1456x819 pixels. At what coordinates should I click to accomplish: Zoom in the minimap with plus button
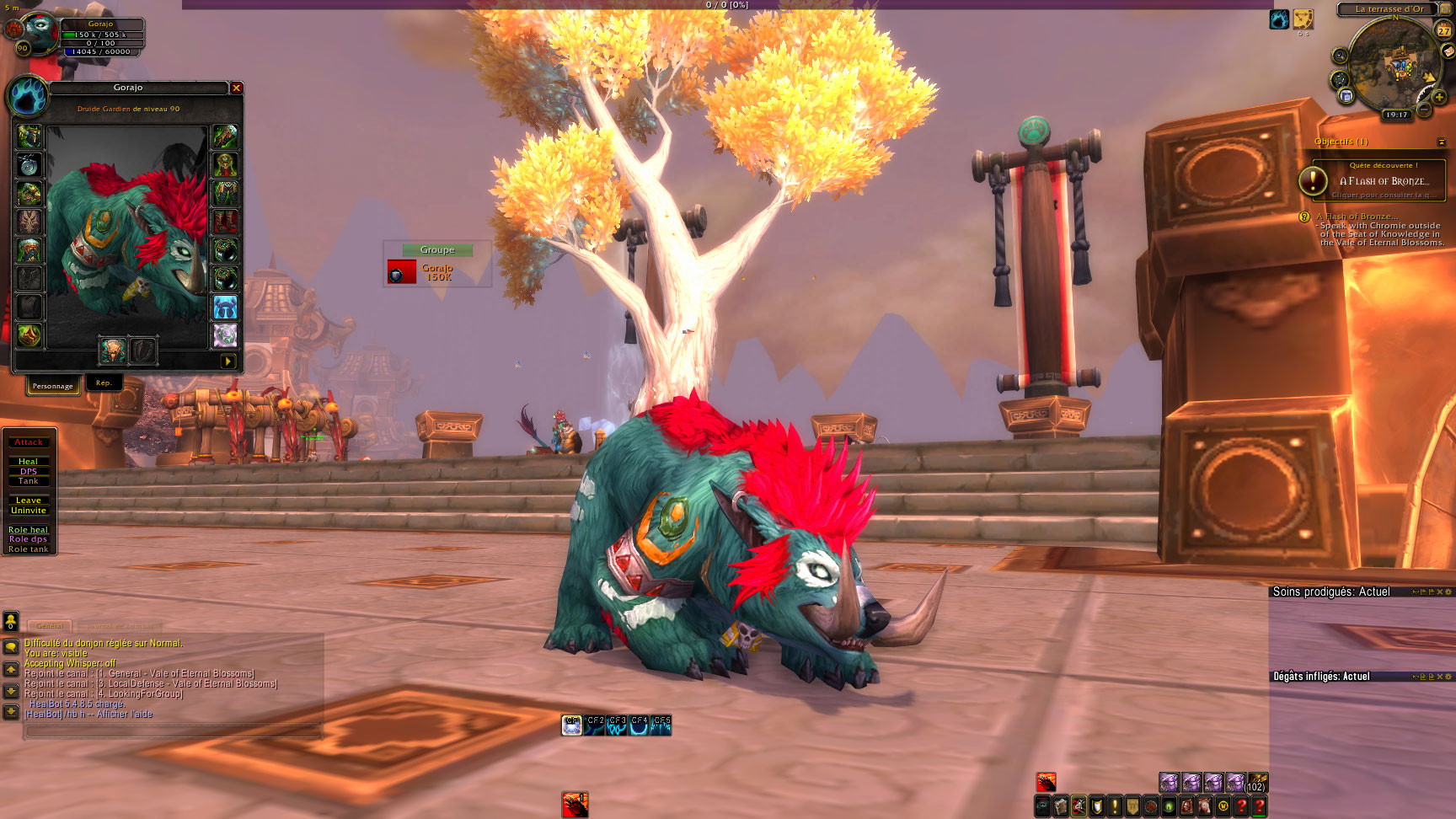click(x=1439, y=98)
